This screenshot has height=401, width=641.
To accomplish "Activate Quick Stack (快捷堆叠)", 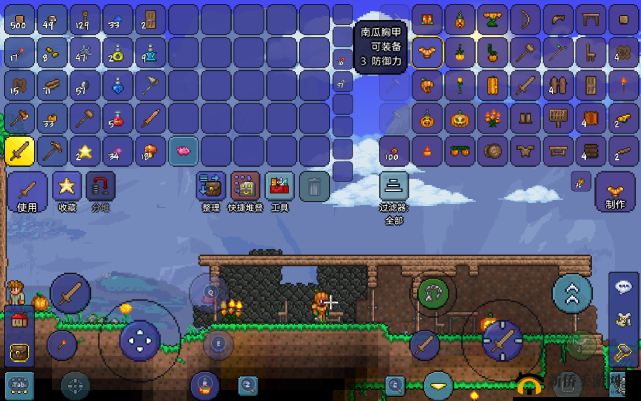I will click(245, 189).
